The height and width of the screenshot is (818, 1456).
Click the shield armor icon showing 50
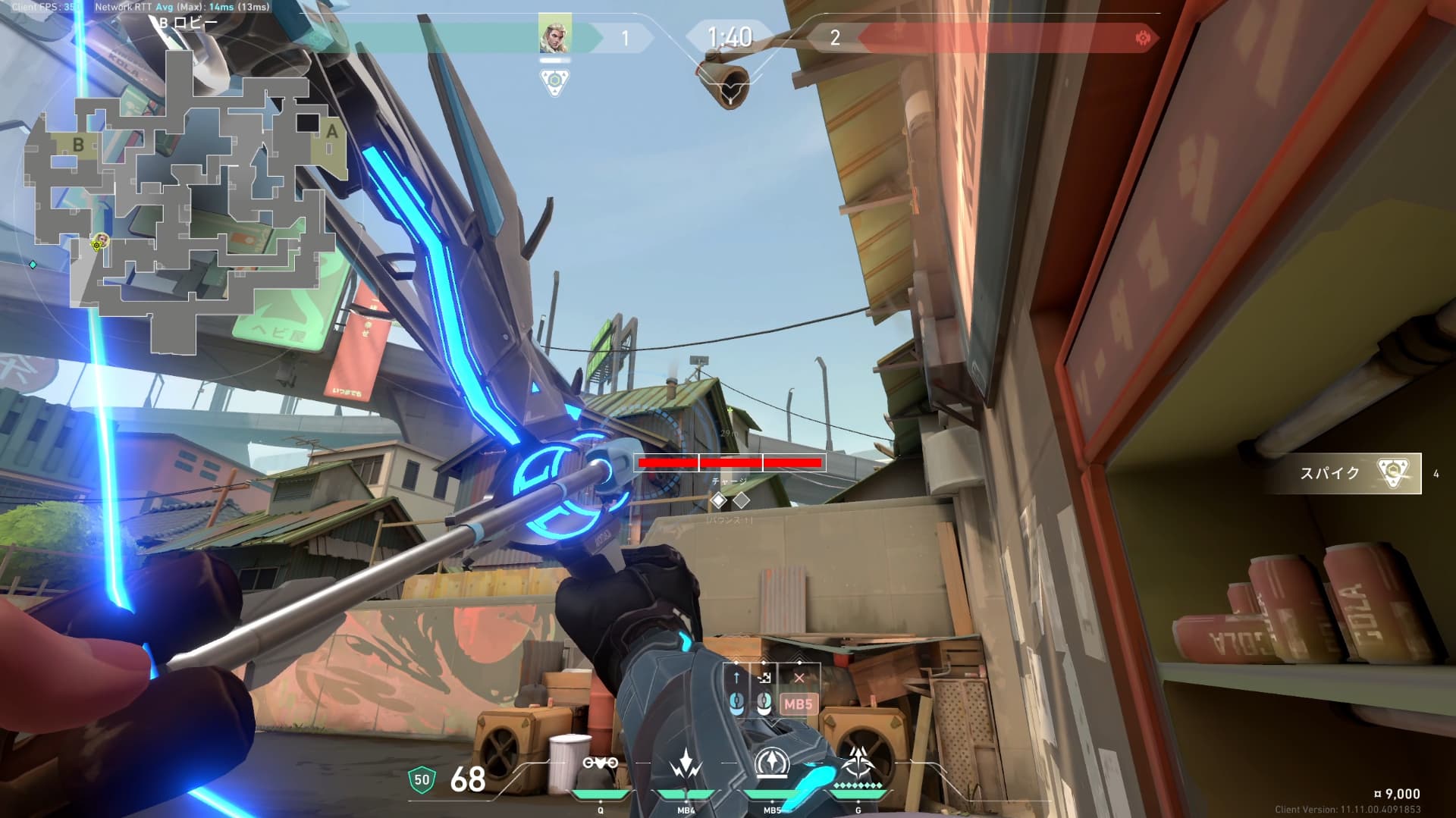coord(422,780)
